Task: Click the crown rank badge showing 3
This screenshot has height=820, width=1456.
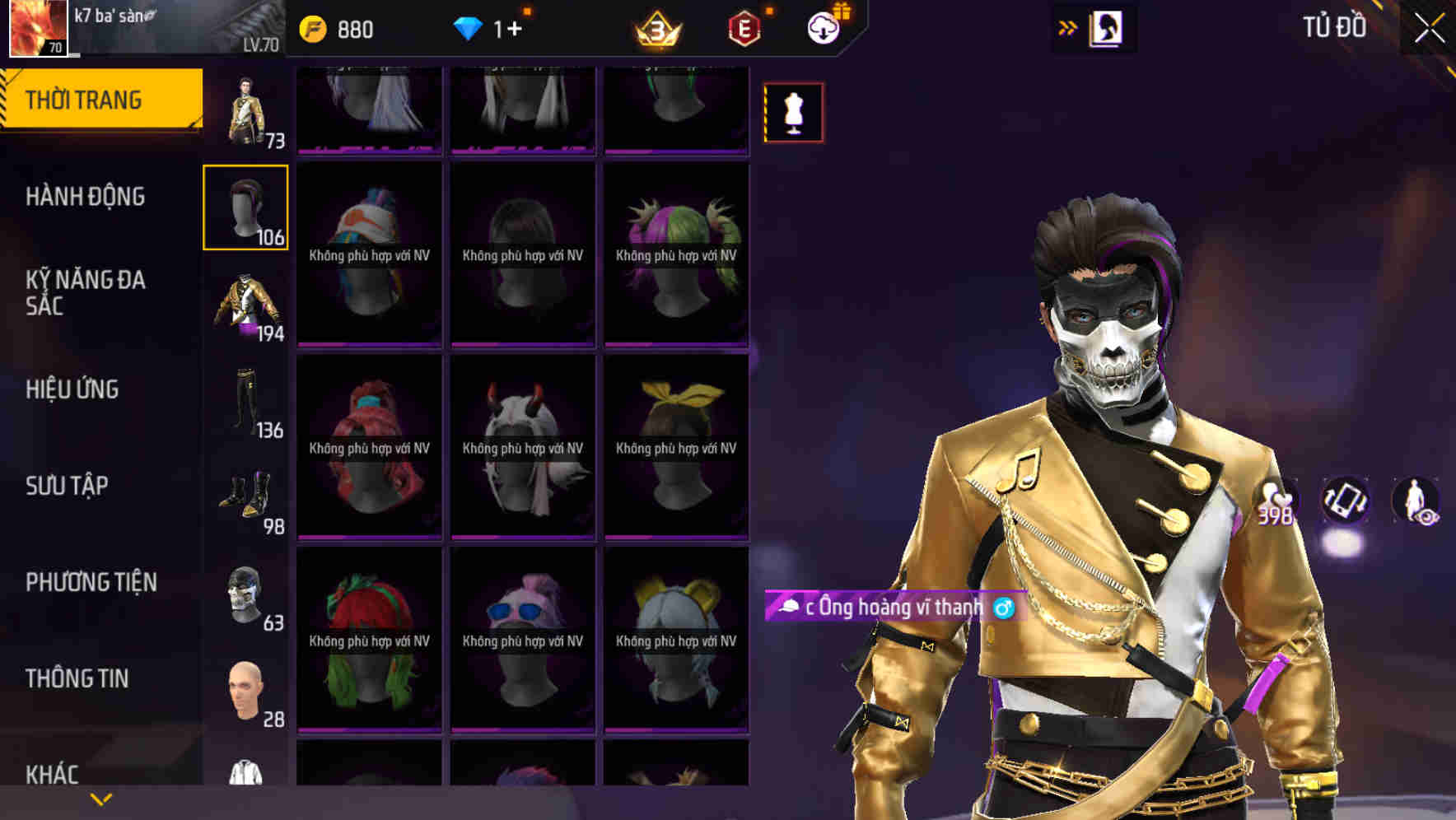Action: click(655, 28)
